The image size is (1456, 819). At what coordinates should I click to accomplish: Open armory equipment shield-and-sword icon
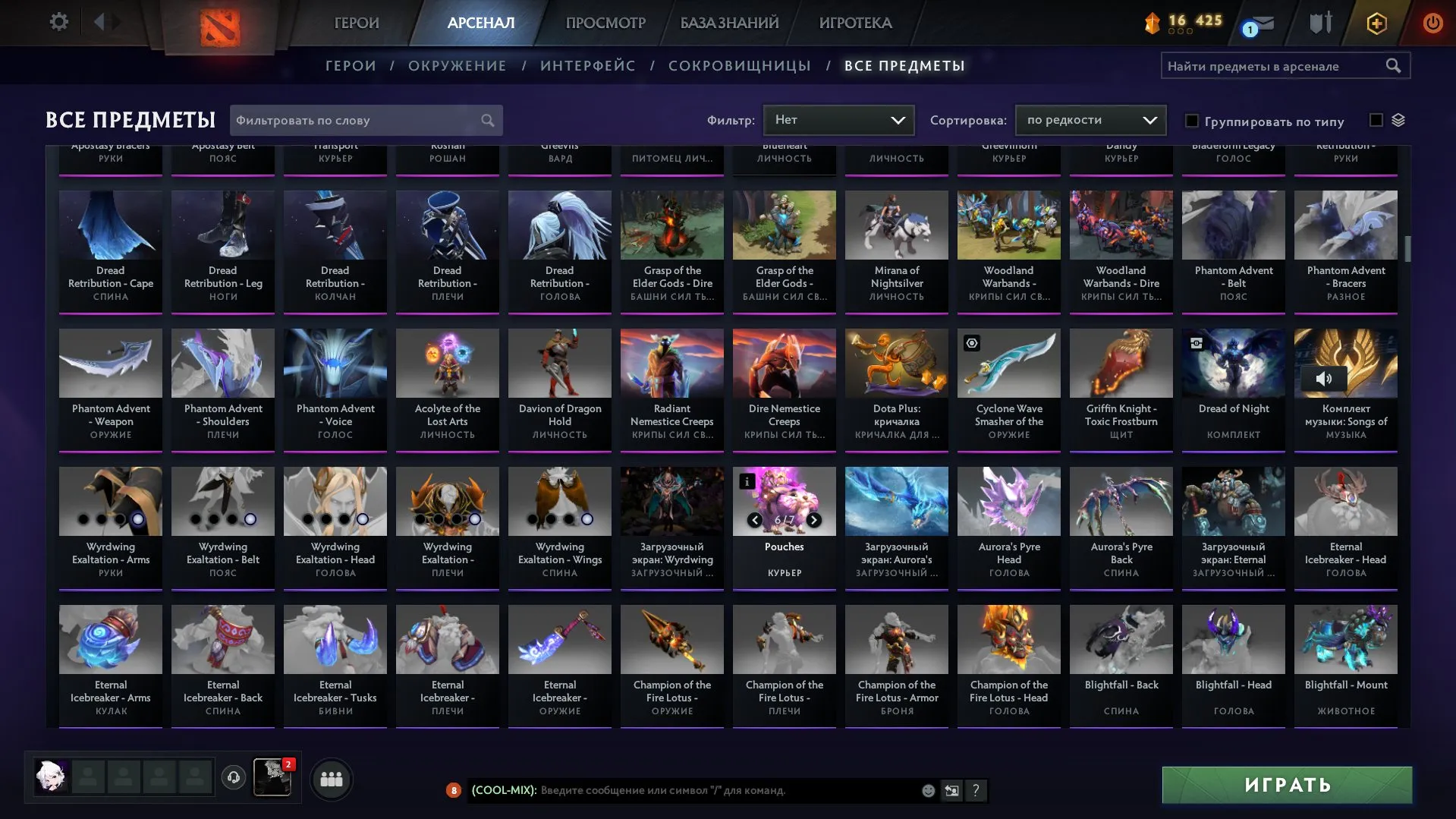pos(1320,23)
